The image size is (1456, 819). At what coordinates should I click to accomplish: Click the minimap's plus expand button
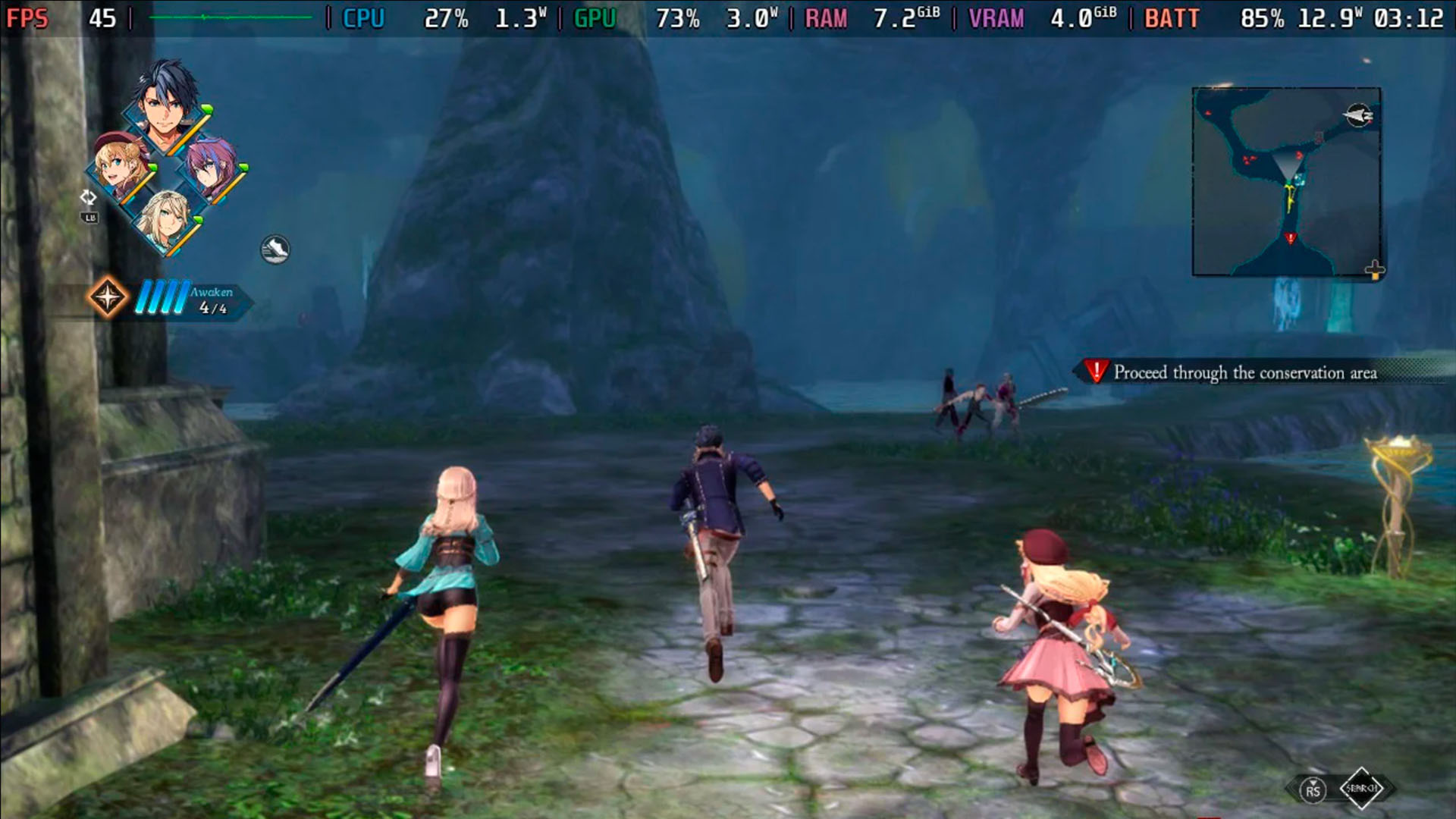[x=1374, y=269]
